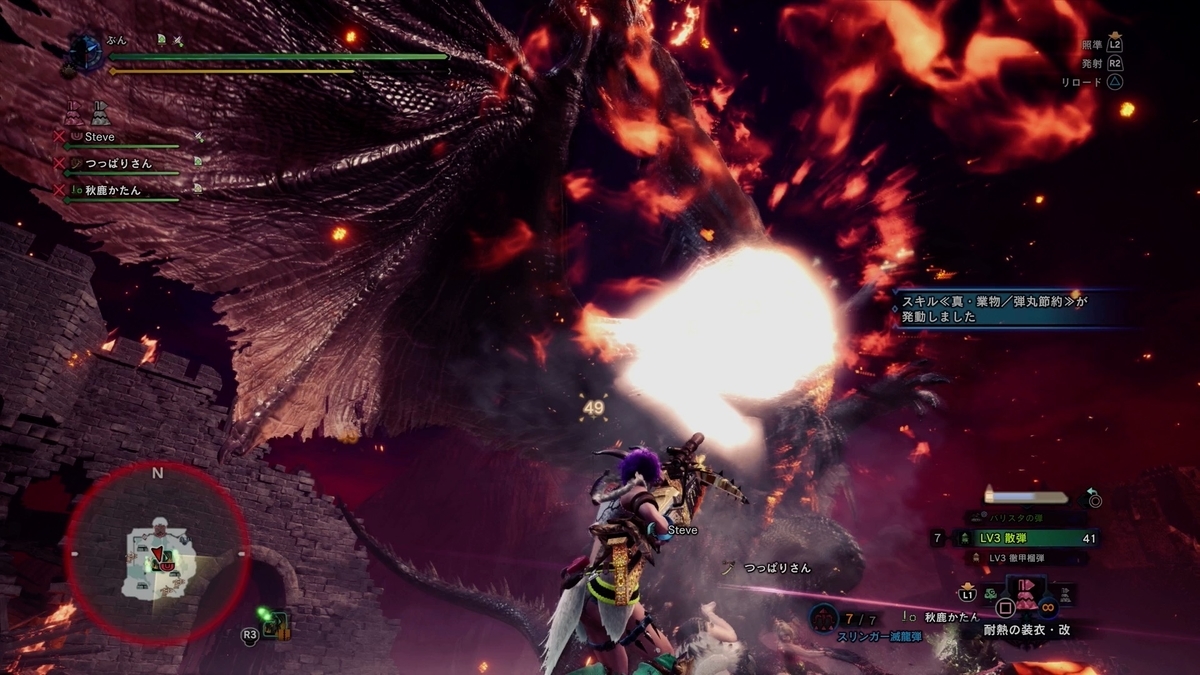Click the pink mantle status icon
The width and height of the screenshot is (1200, 675).
coord(73,112)
